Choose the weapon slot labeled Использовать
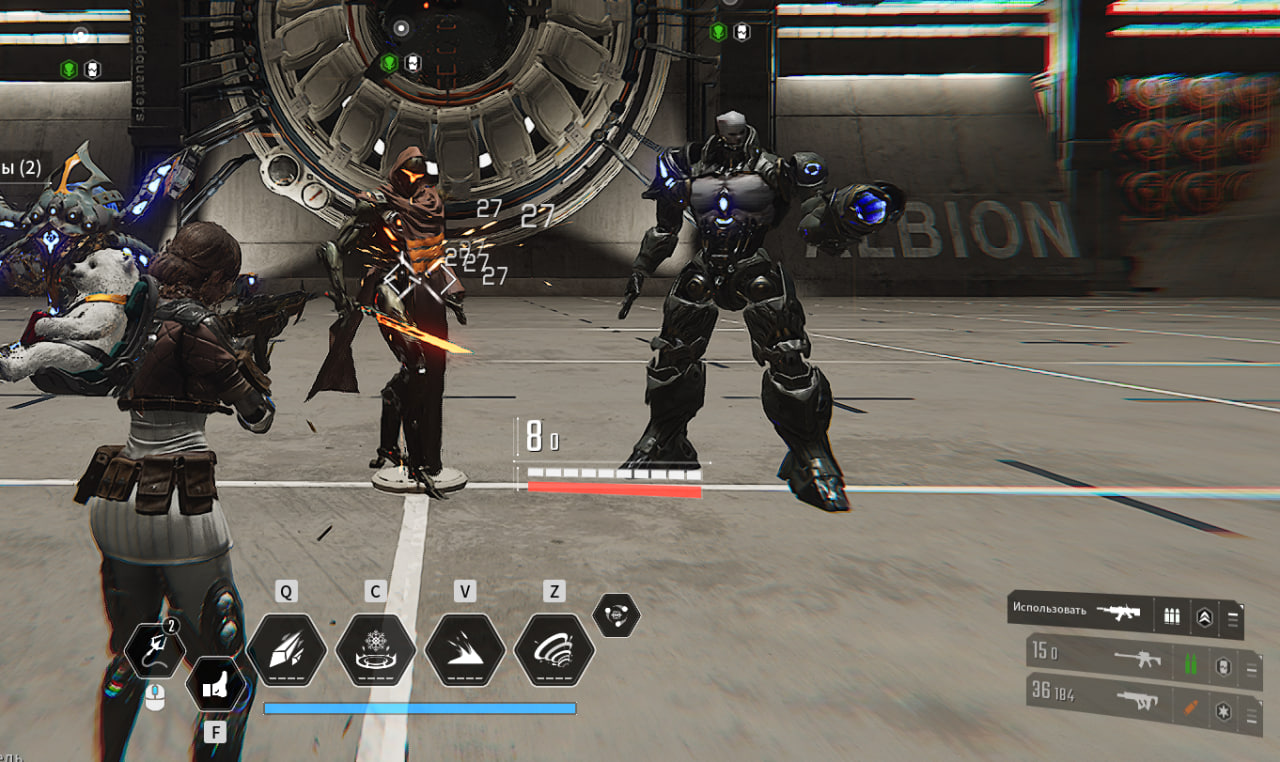 click(x=1080, y=611)
